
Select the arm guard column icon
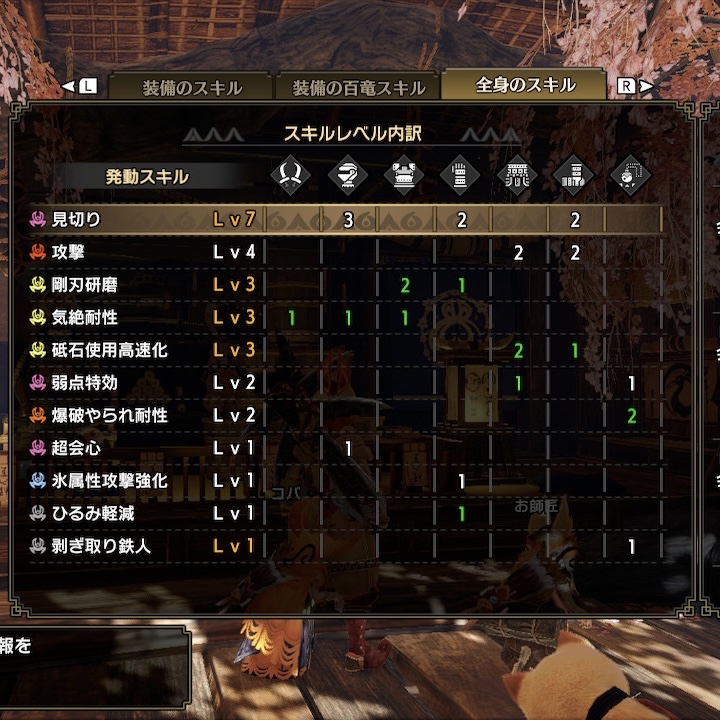461,176
